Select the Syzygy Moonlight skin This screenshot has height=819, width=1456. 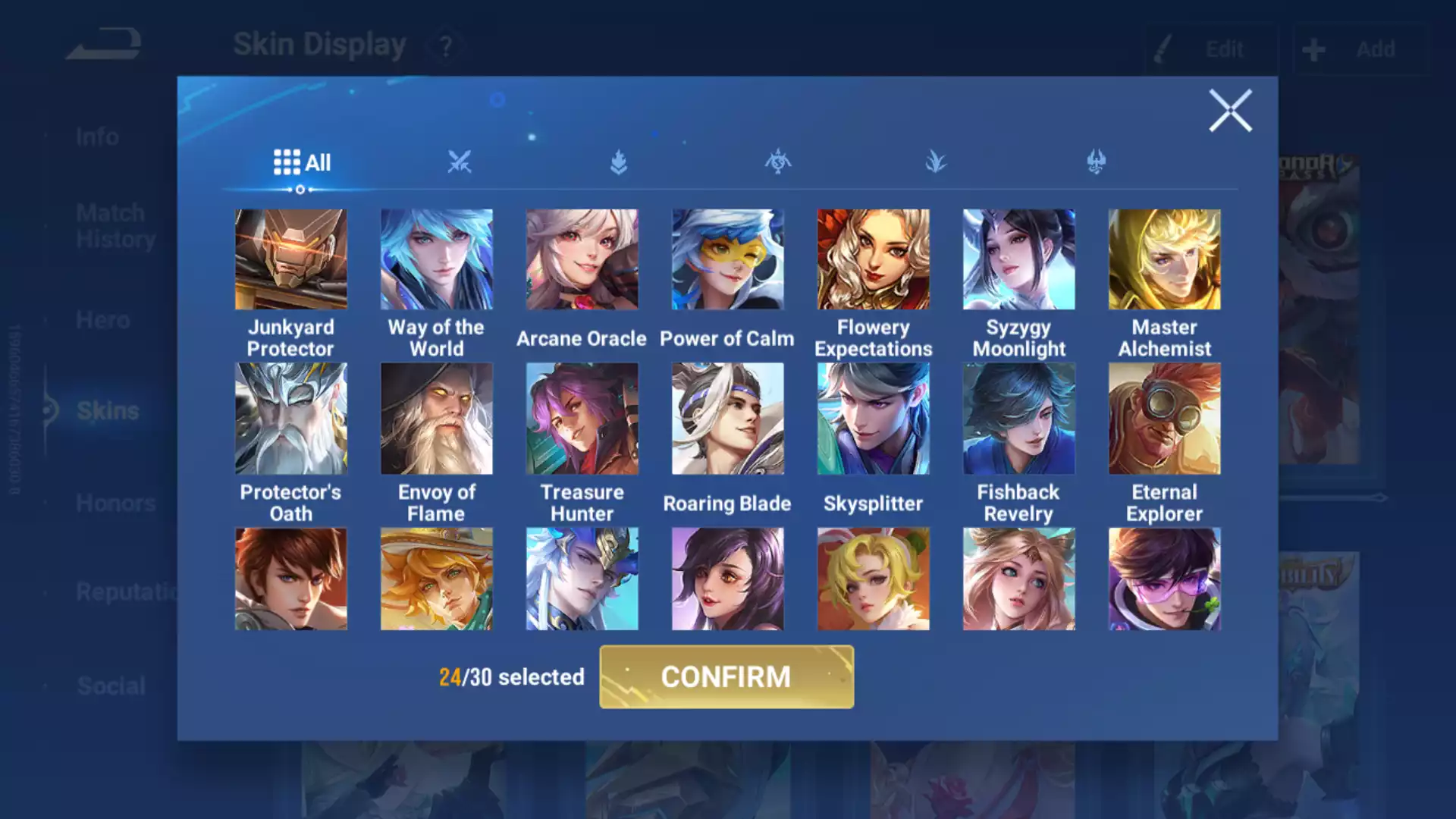point(1018,259)
